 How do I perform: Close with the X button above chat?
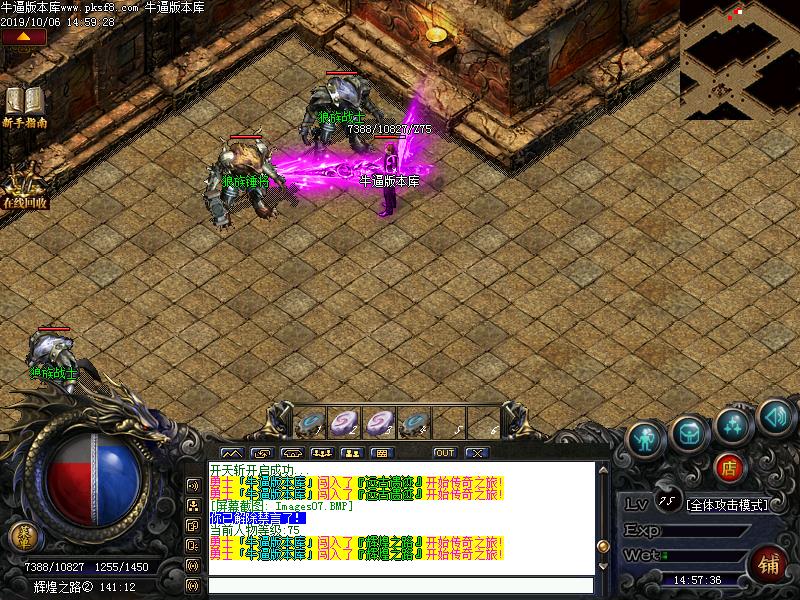pyautogui.click(x=476, y=453)
